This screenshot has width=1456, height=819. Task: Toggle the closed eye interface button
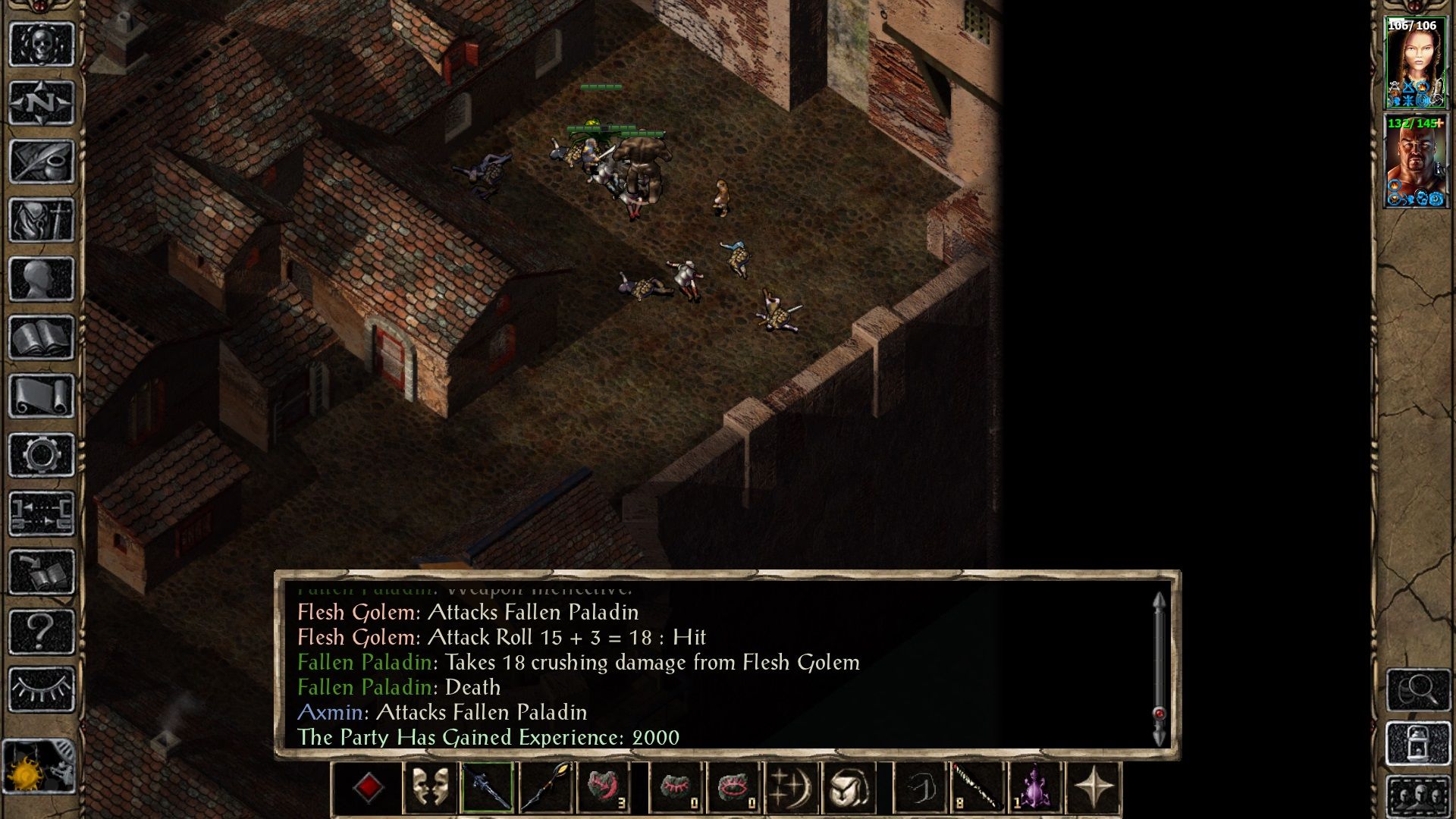(x=42, y=689)
